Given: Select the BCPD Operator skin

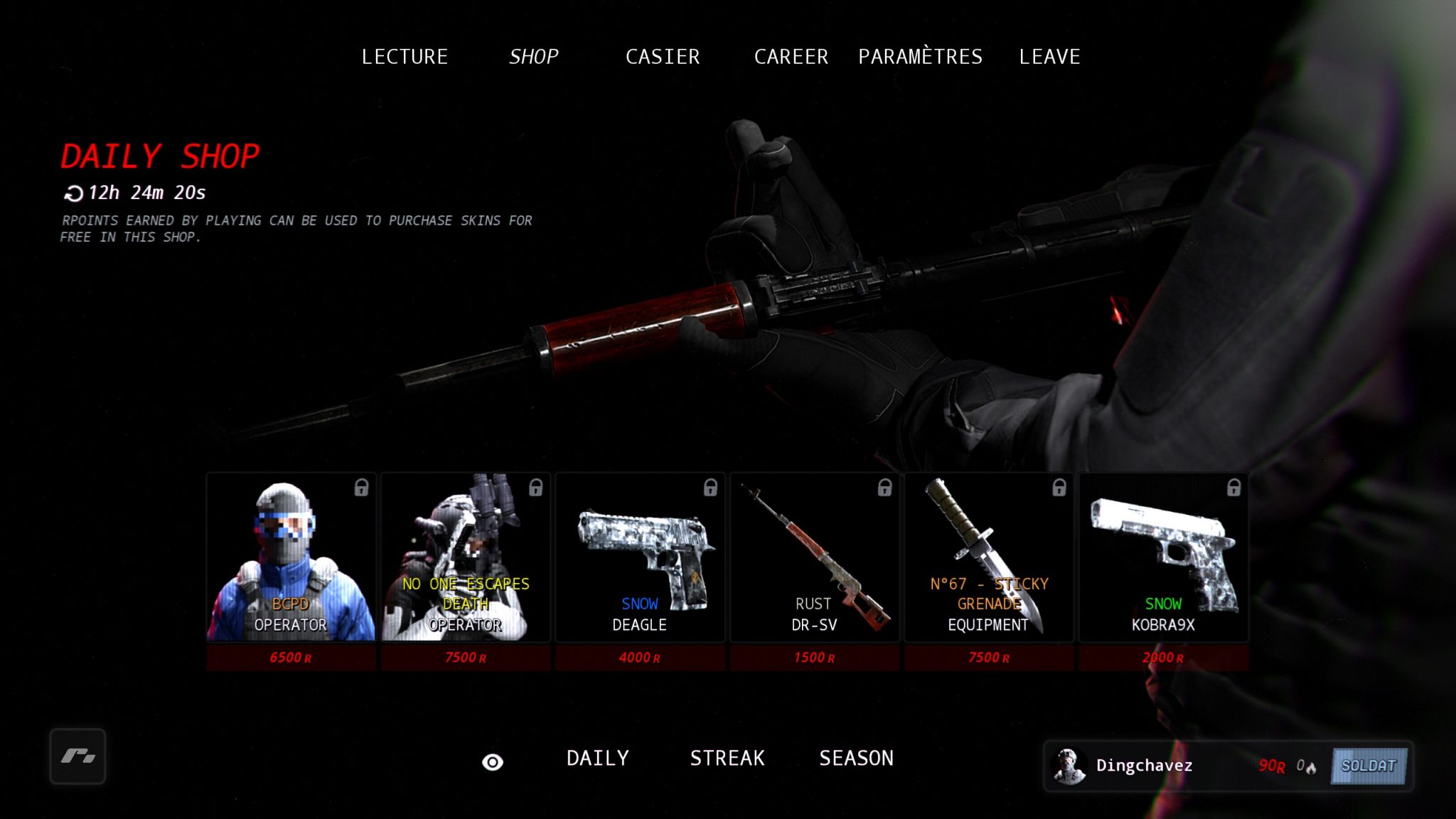Looking at the screenshot, I should (291, 557).
